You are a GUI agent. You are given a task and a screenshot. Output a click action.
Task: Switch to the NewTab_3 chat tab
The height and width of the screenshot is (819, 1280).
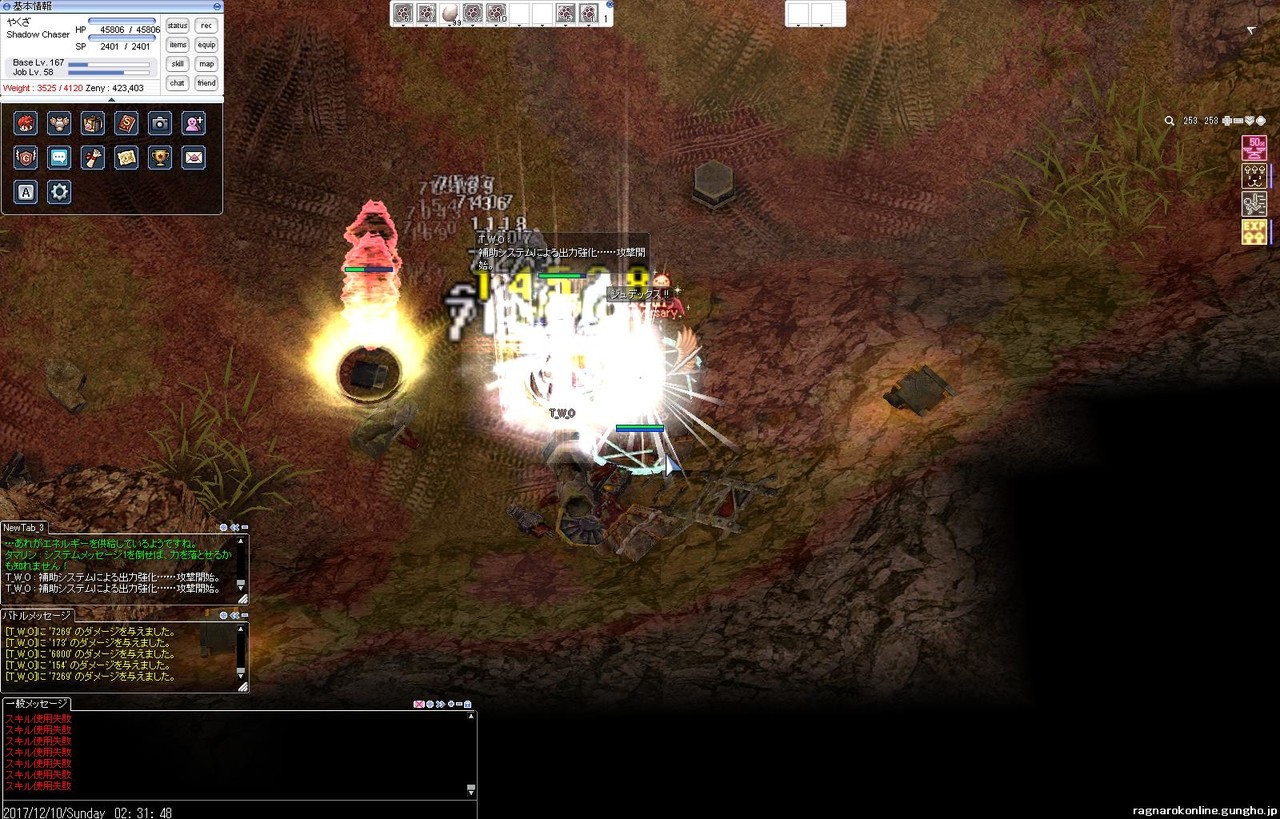[24, 527]
